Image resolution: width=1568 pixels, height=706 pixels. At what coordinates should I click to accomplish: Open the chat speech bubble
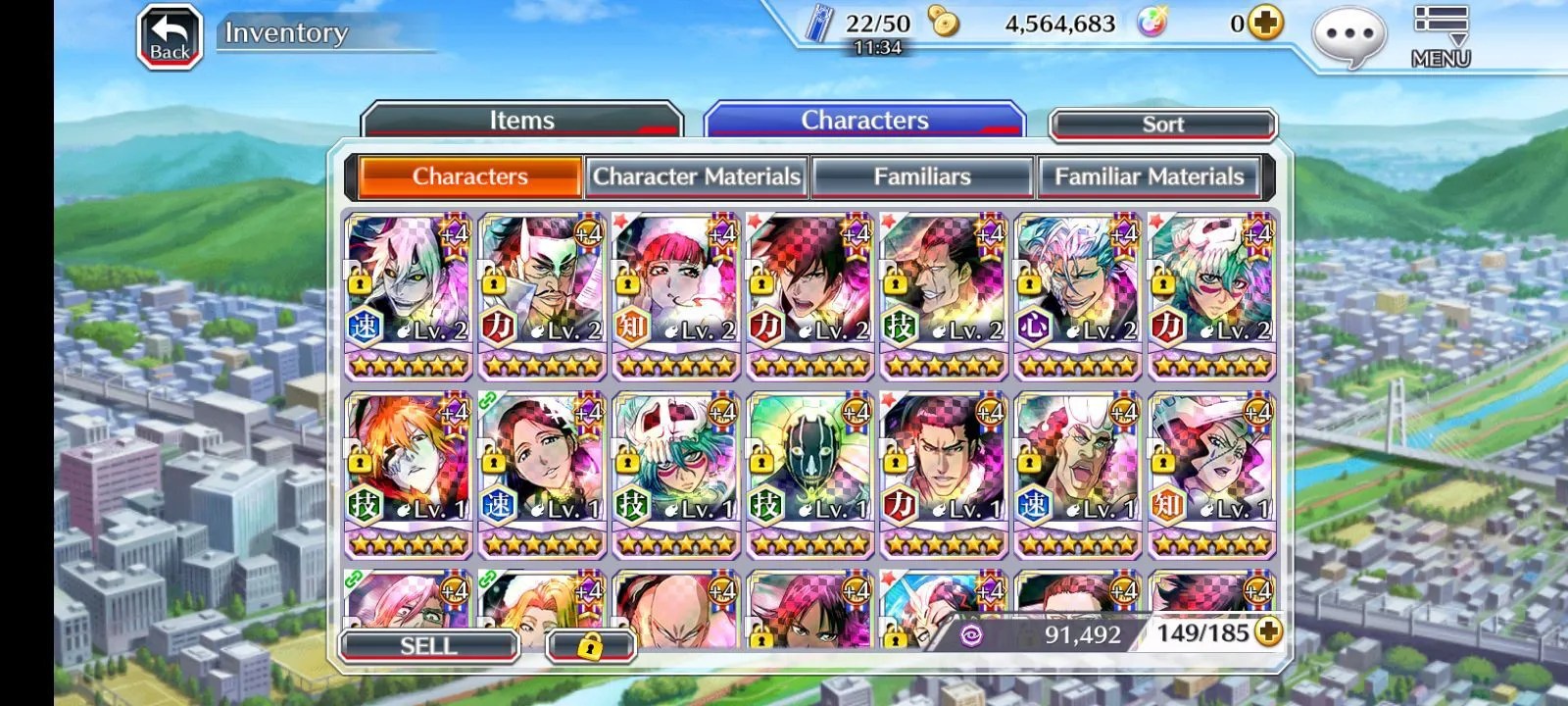pyautogui.click(x=1348, y=36)
